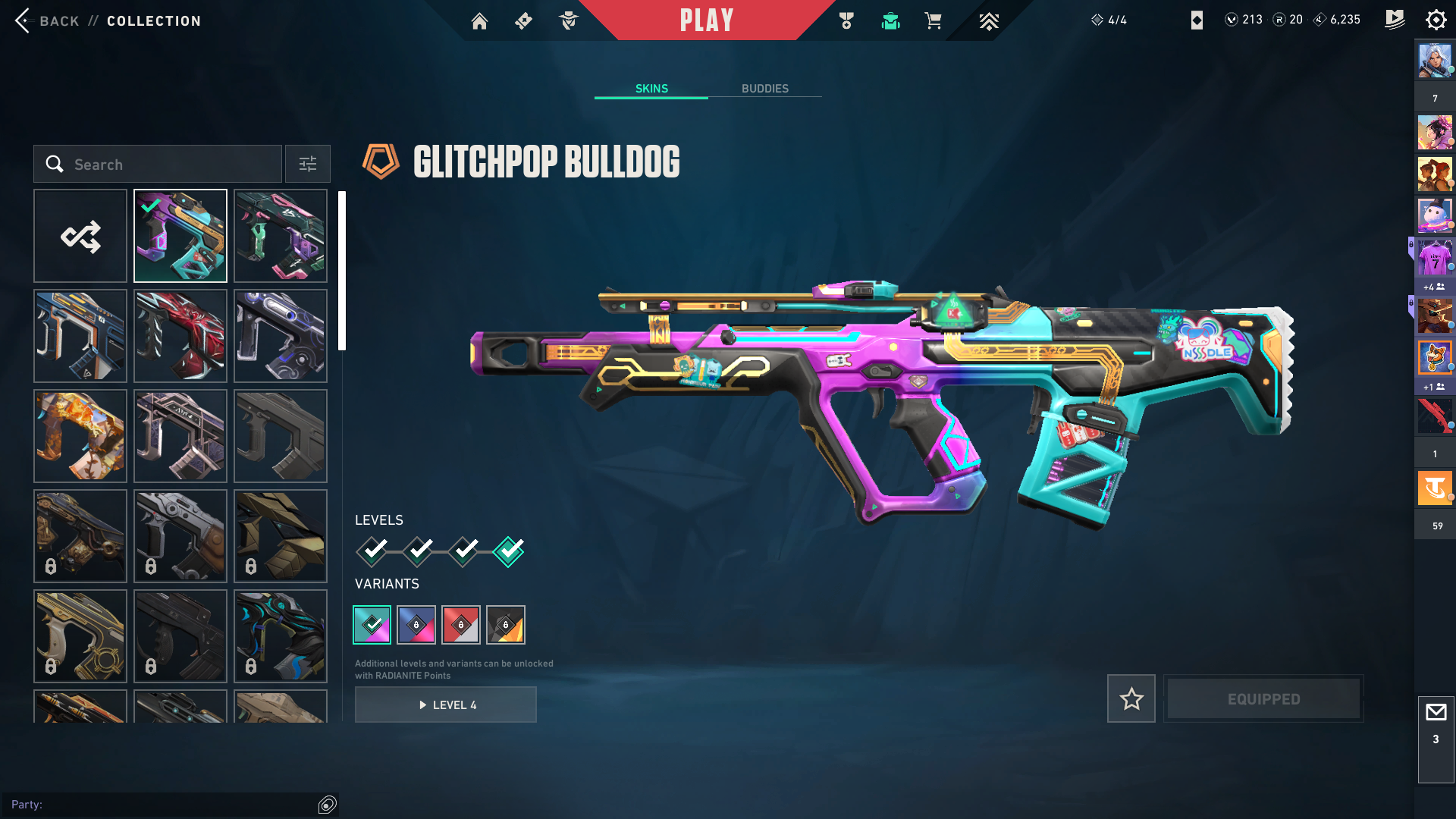Viewport: 1456px width, 819px height.
Task: Play the Level 4 preview video
Action: point(446,705)
